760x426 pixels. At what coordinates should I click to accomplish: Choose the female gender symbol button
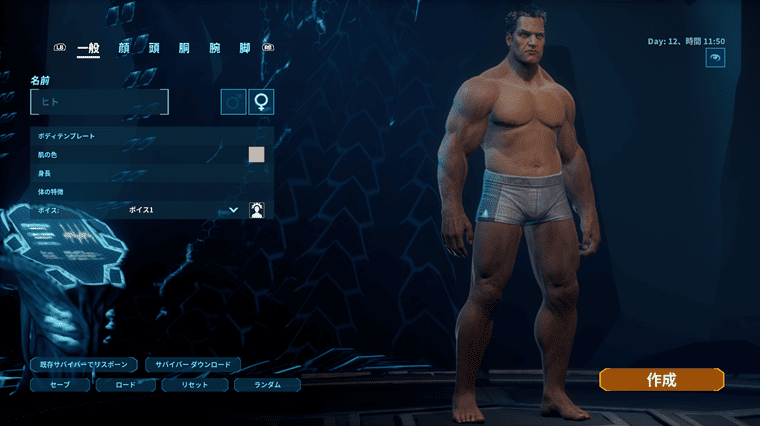point(261,102)
